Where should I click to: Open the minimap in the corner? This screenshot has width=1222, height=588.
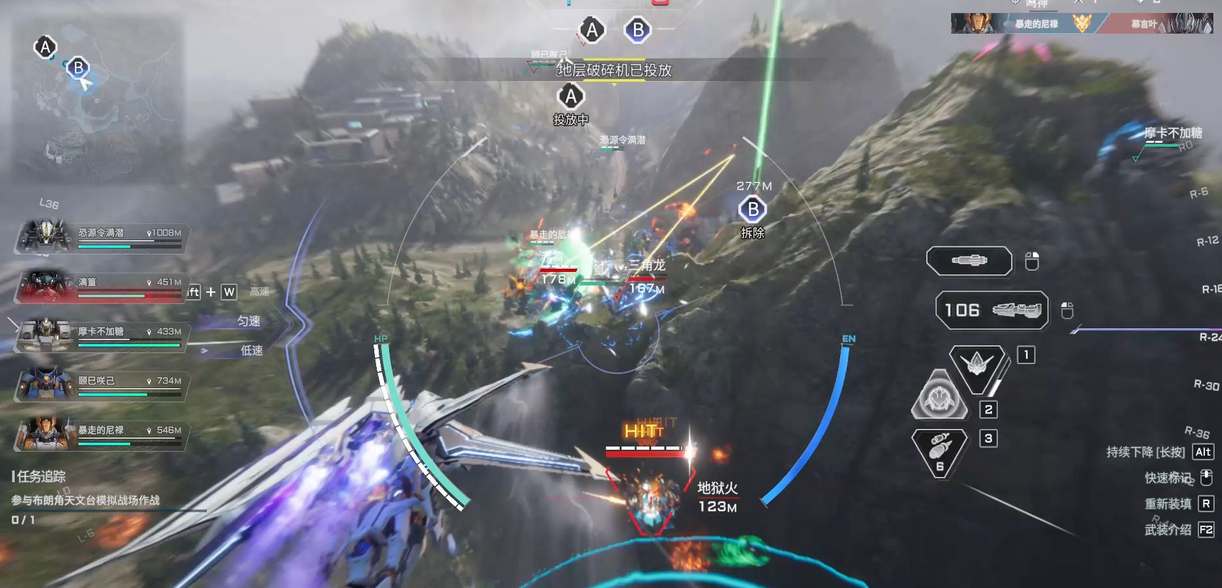coord(97,98)
